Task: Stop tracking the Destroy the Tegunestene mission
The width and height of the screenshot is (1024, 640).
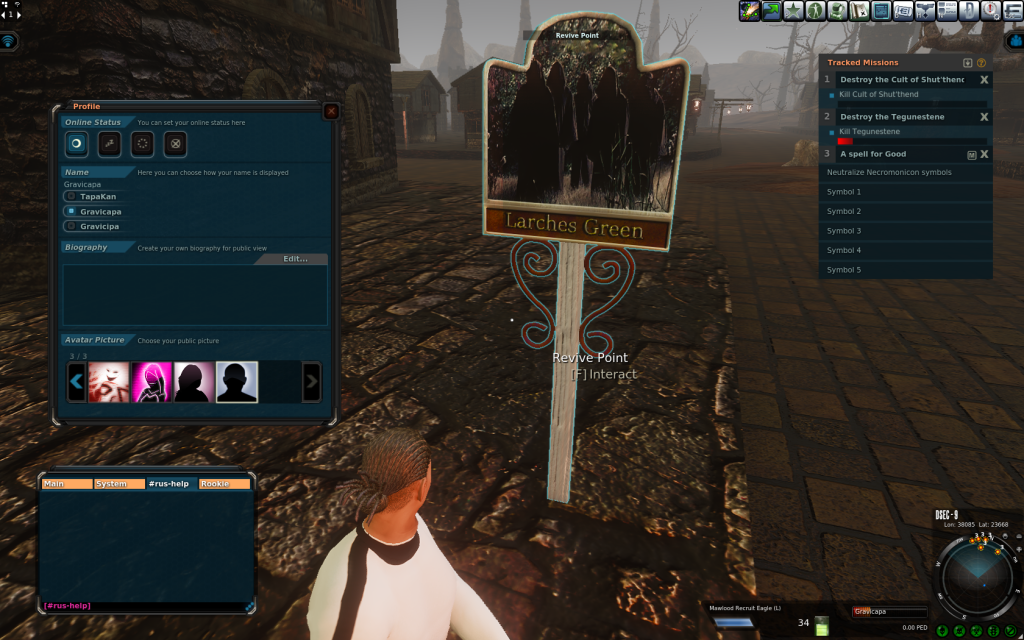Action: [984, 117]
